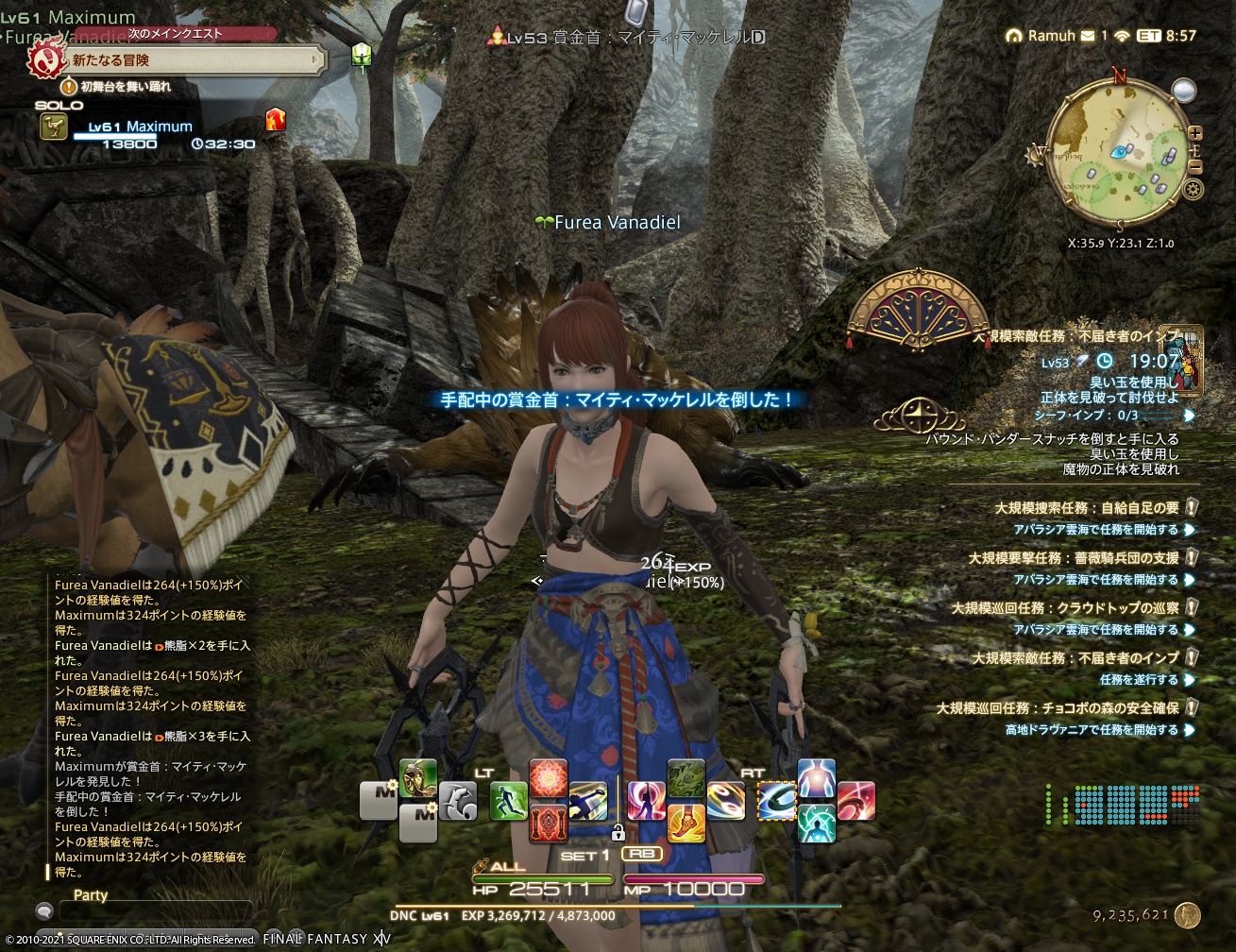Click the Ramuh server name display
This screenshot has width=1236, height=952.
coord(1053,35)
